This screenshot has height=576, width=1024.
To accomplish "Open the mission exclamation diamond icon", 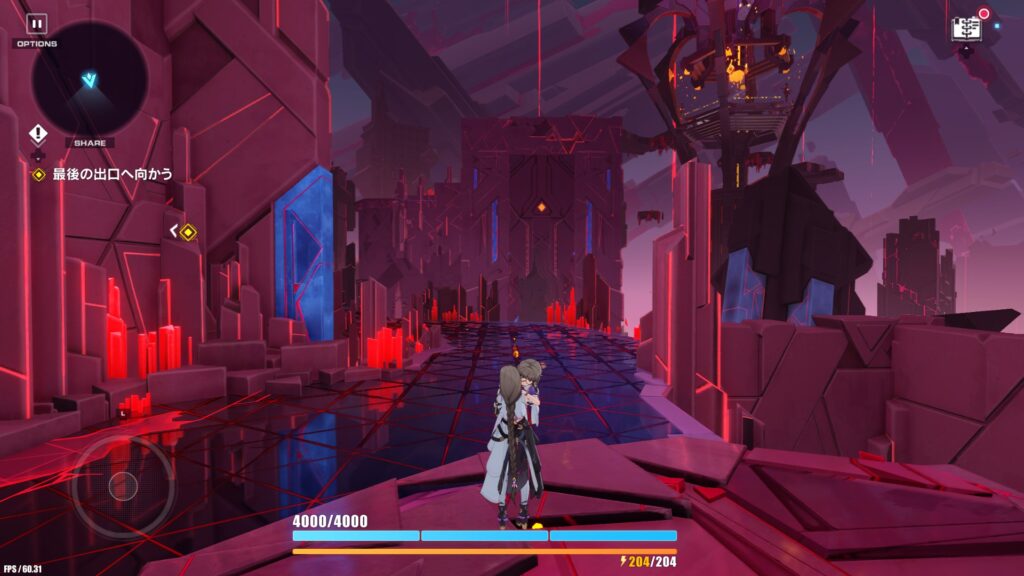I will point(38,133).
